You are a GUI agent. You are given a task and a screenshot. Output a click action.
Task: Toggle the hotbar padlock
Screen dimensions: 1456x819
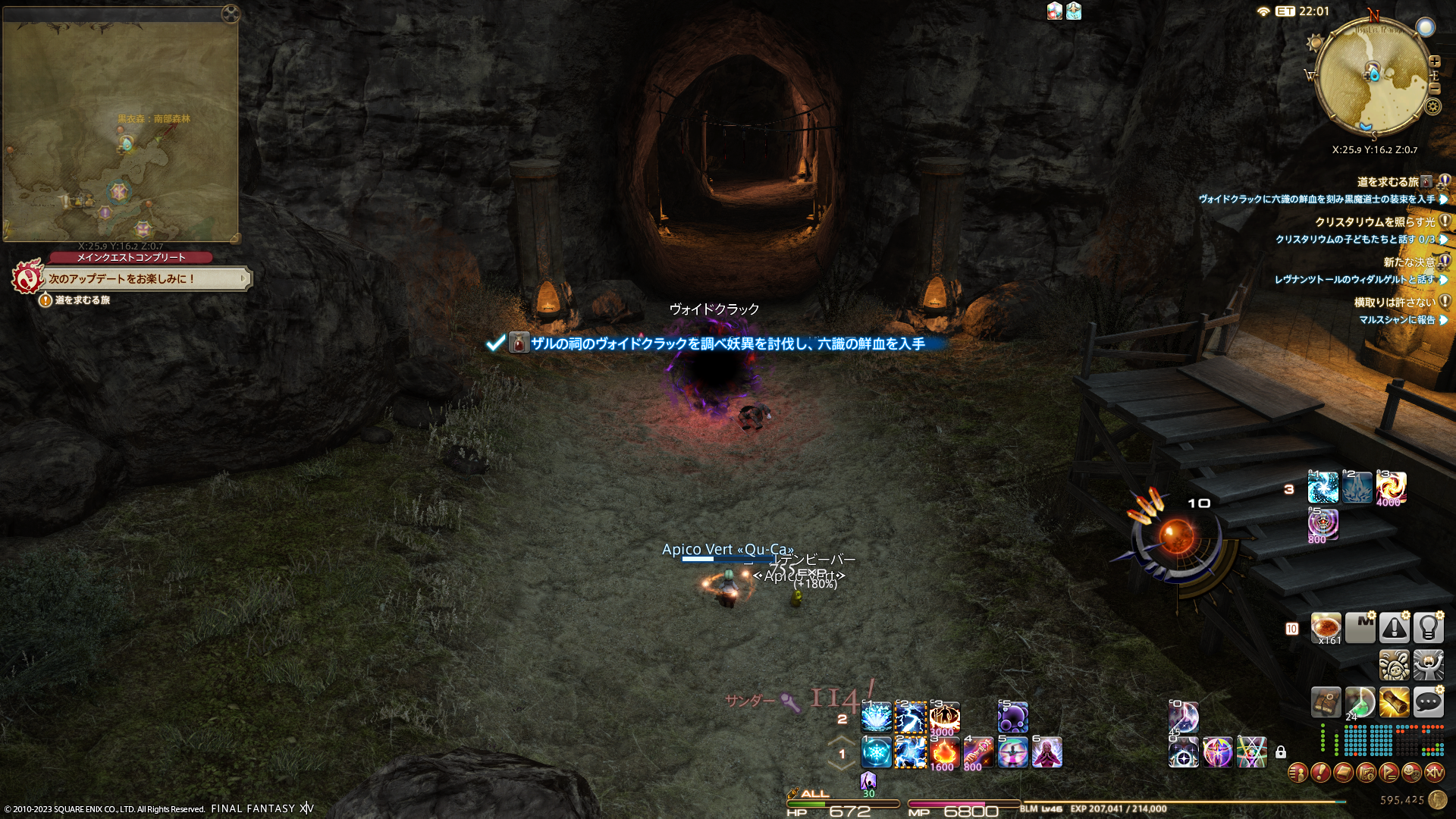click(x=1281, y=752)
